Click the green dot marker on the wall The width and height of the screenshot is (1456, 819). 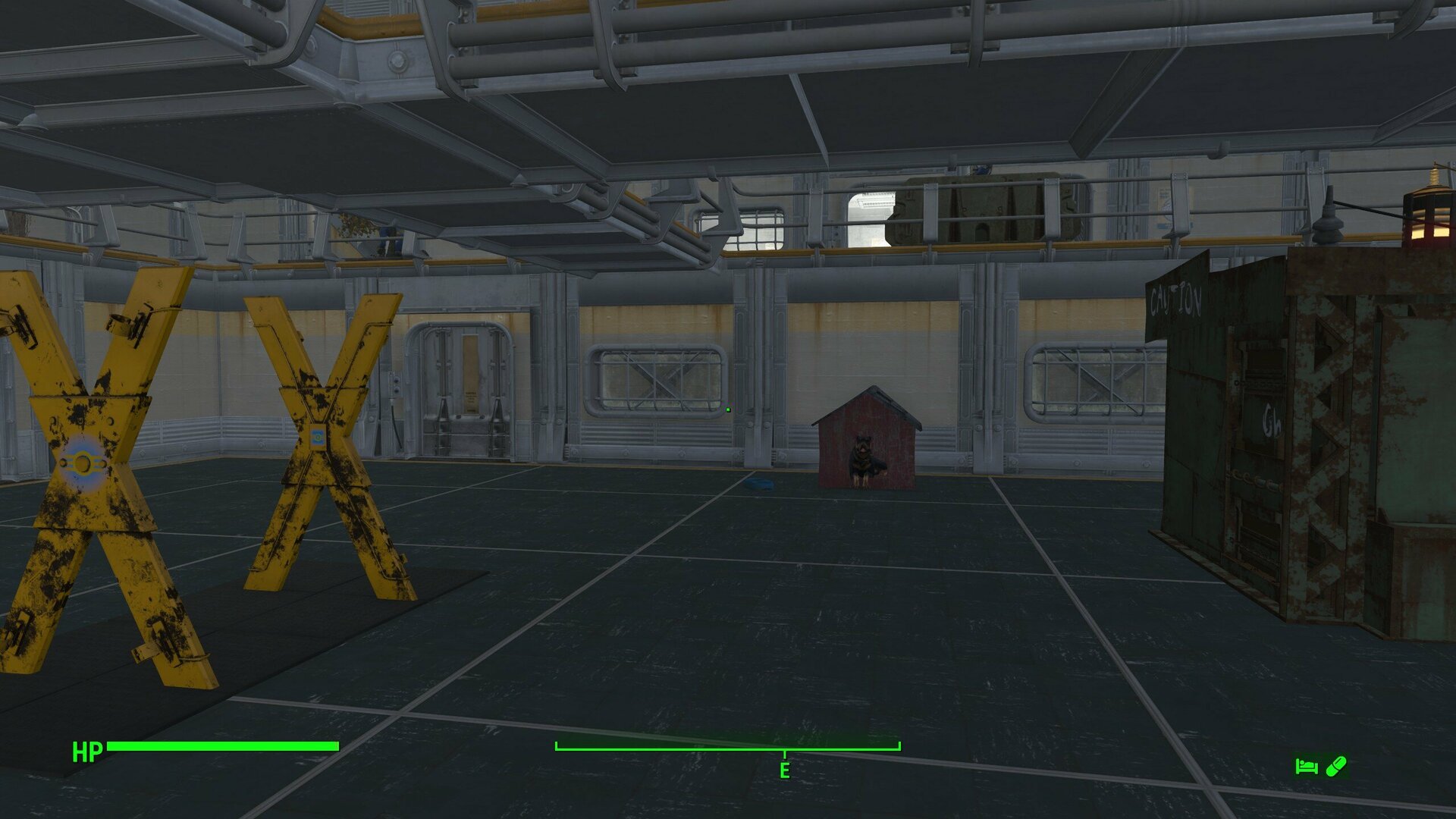coord(727,408)
